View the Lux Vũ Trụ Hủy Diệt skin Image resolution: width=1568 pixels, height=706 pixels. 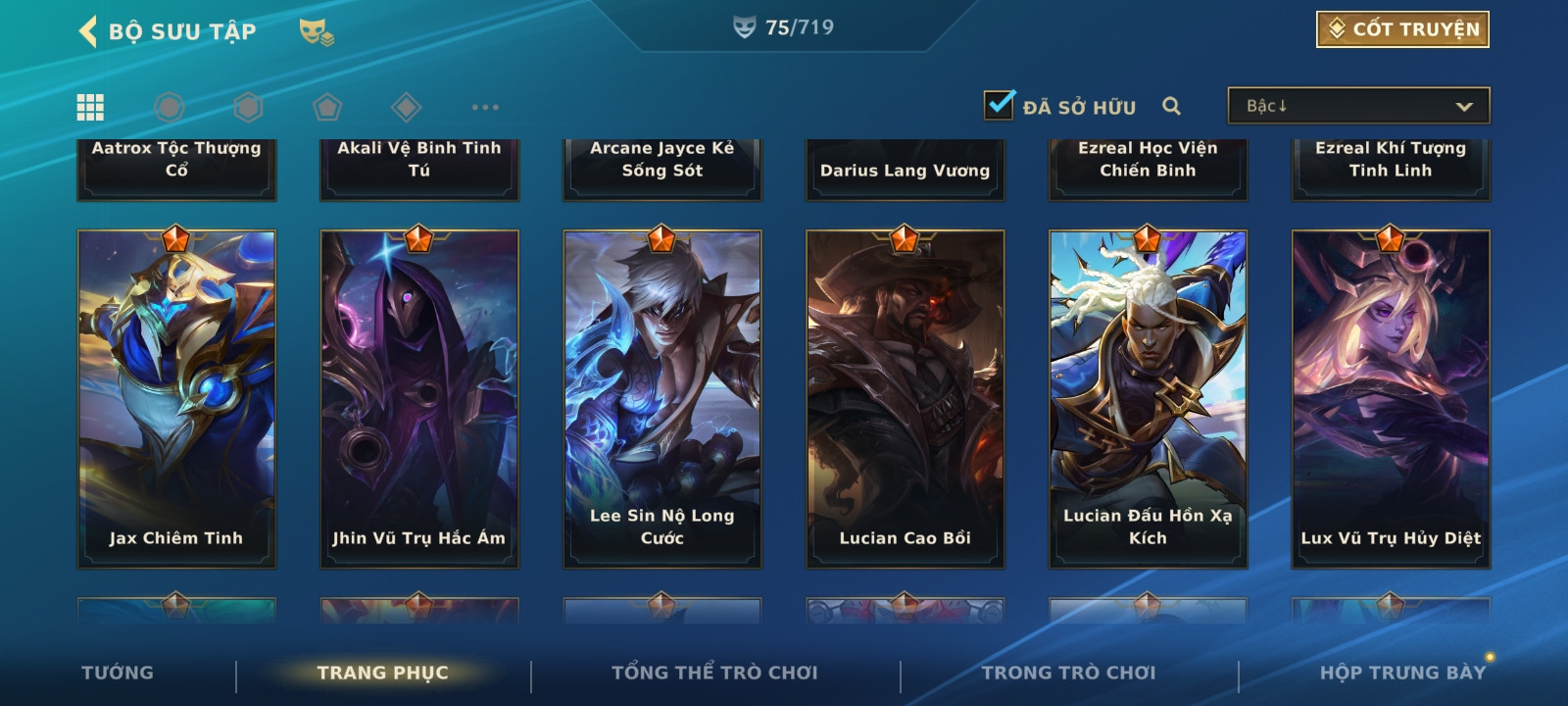tap(1391, 398)
